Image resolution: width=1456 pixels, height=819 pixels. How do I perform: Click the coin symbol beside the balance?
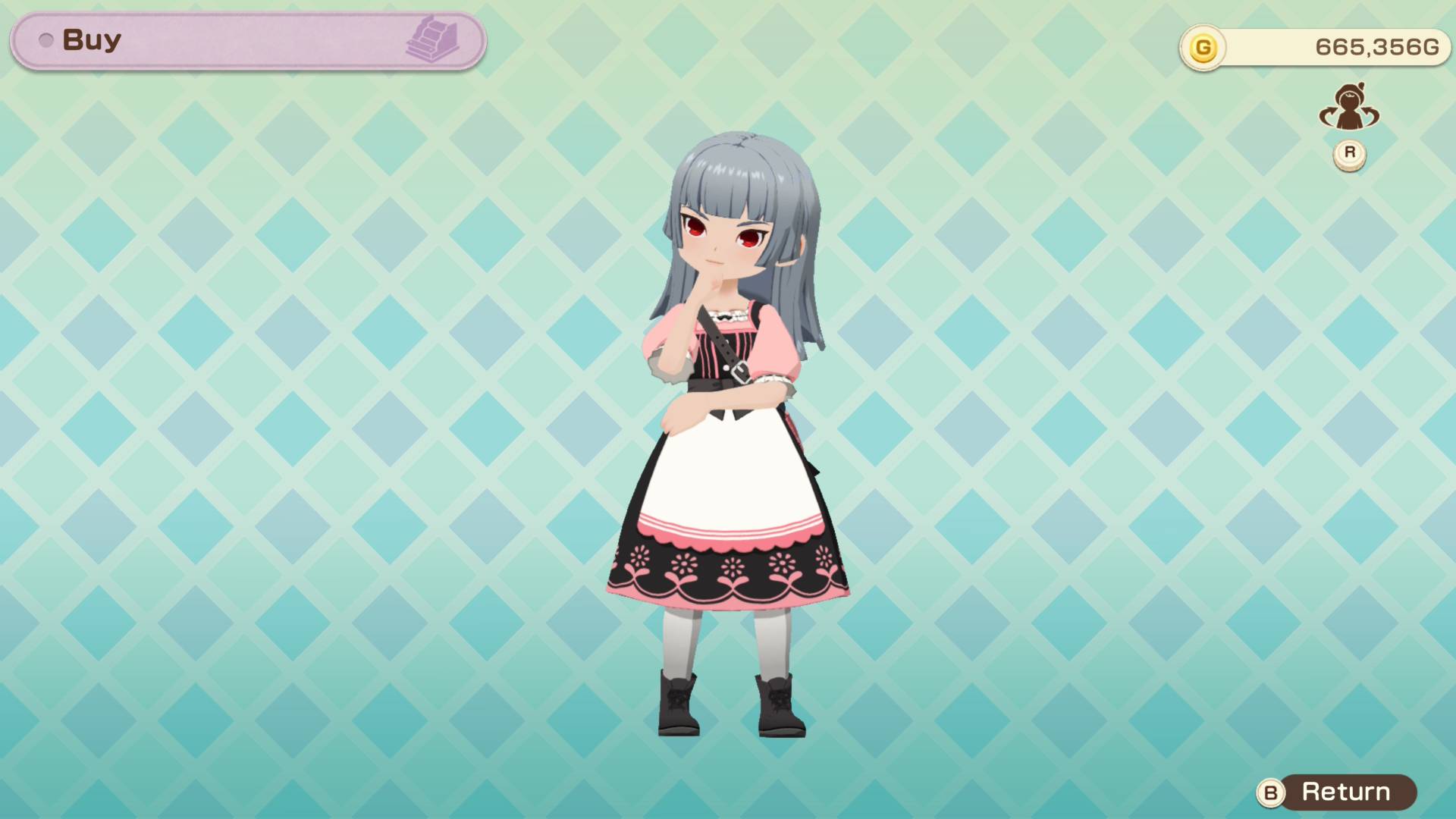pyautogui.click(x=1204, y=46)
